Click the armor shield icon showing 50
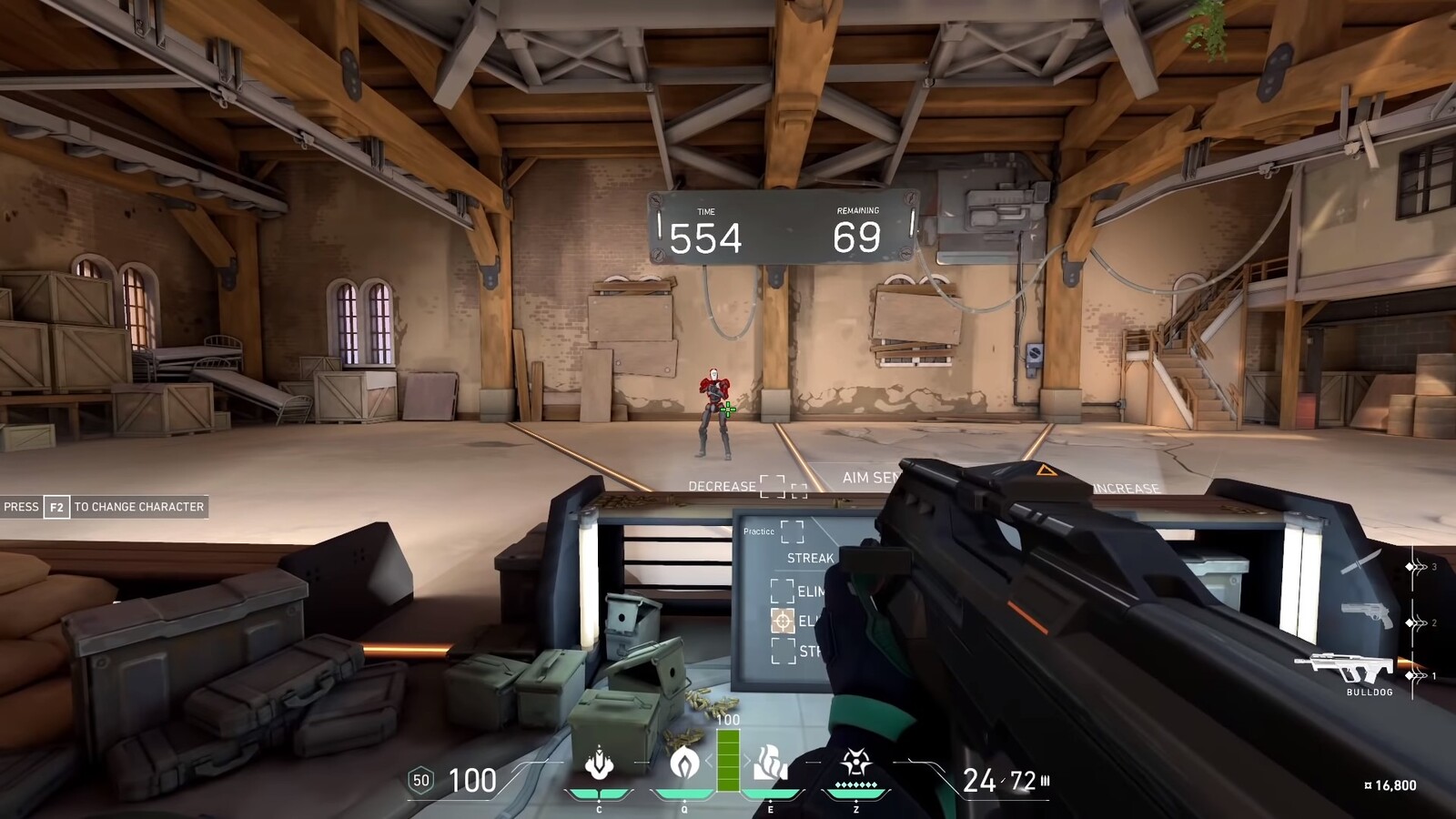 pos(420,778)
